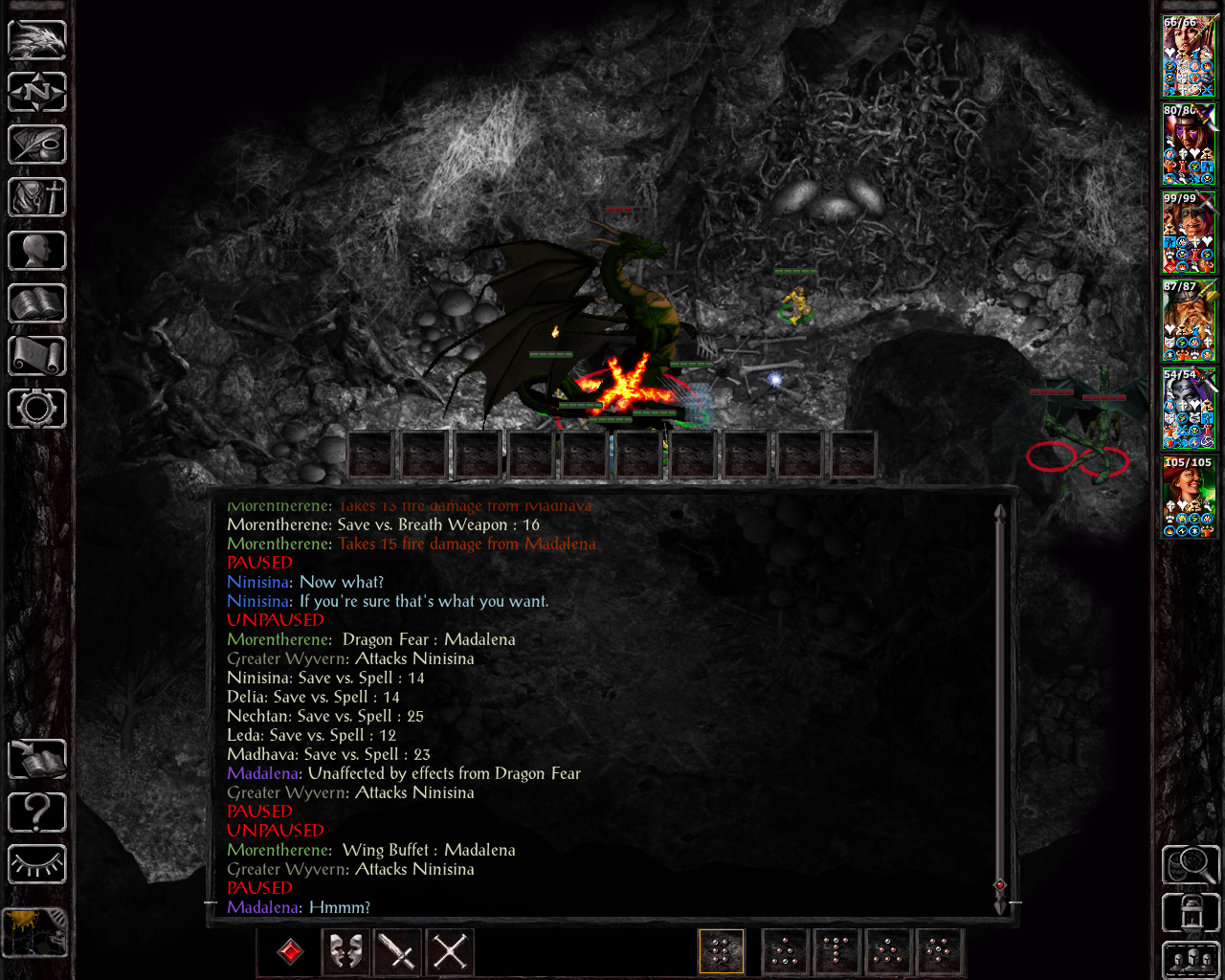This screenshot has width=1225, height=980.
Task: Select all party with the three helmets button
Action: [x=1190, y=960]
